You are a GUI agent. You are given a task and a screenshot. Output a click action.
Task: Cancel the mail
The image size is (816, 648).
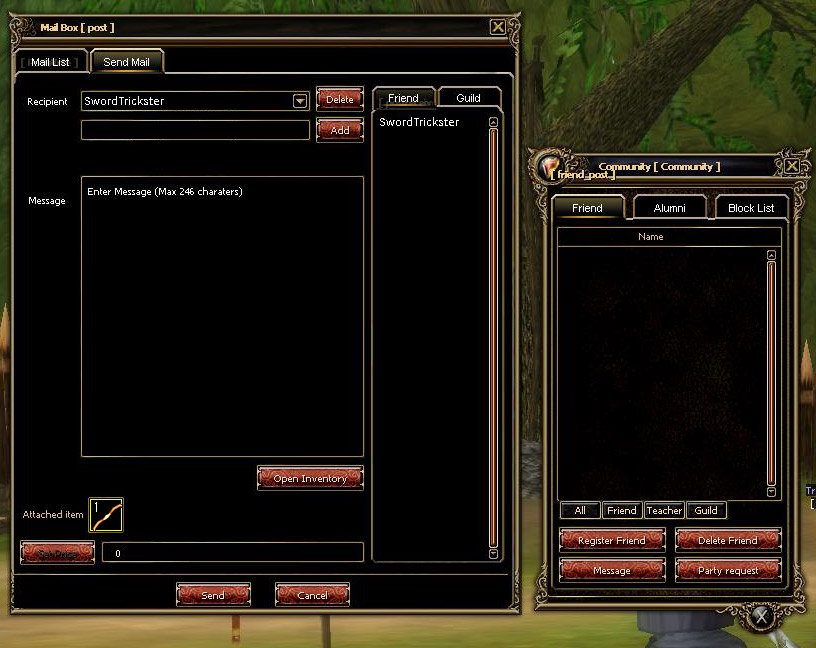pos(312,595)
